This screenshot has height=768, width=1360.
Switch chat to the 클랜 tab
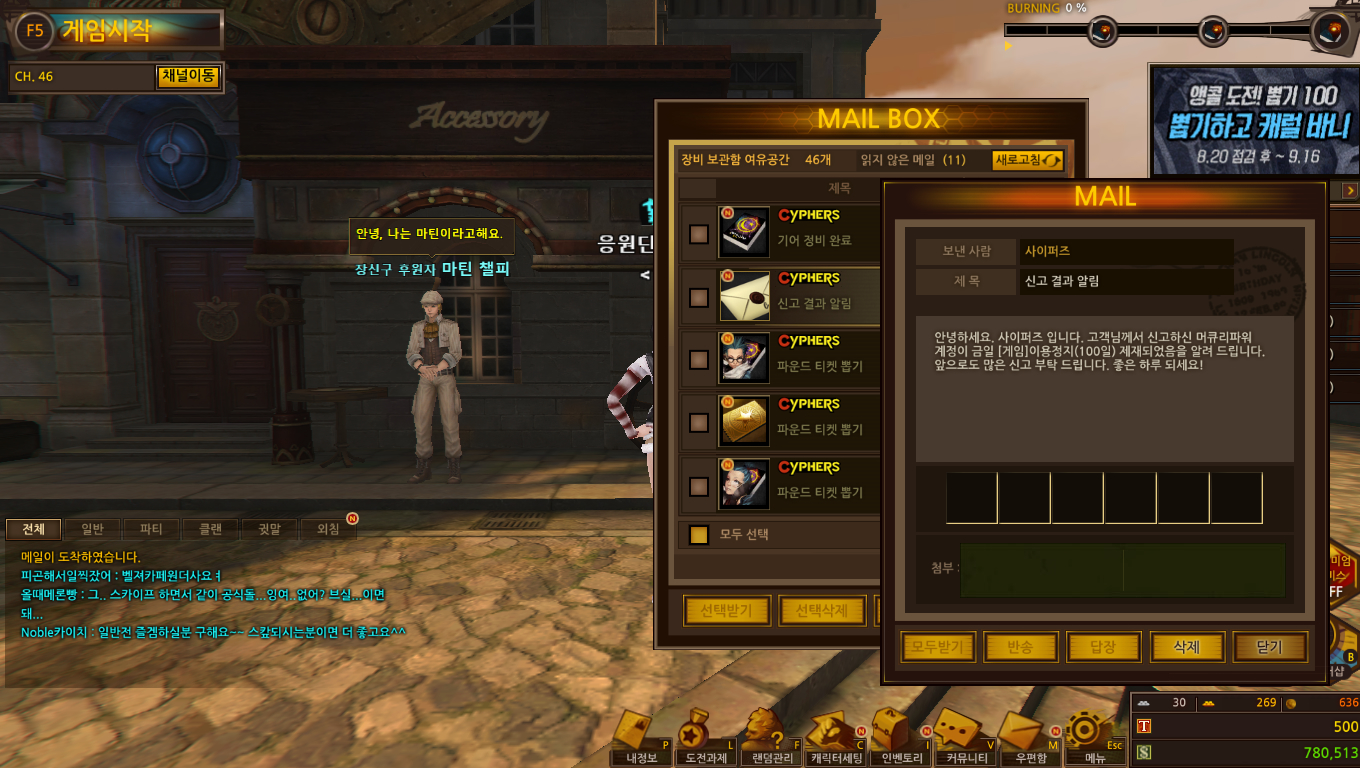tap(210, 529)
